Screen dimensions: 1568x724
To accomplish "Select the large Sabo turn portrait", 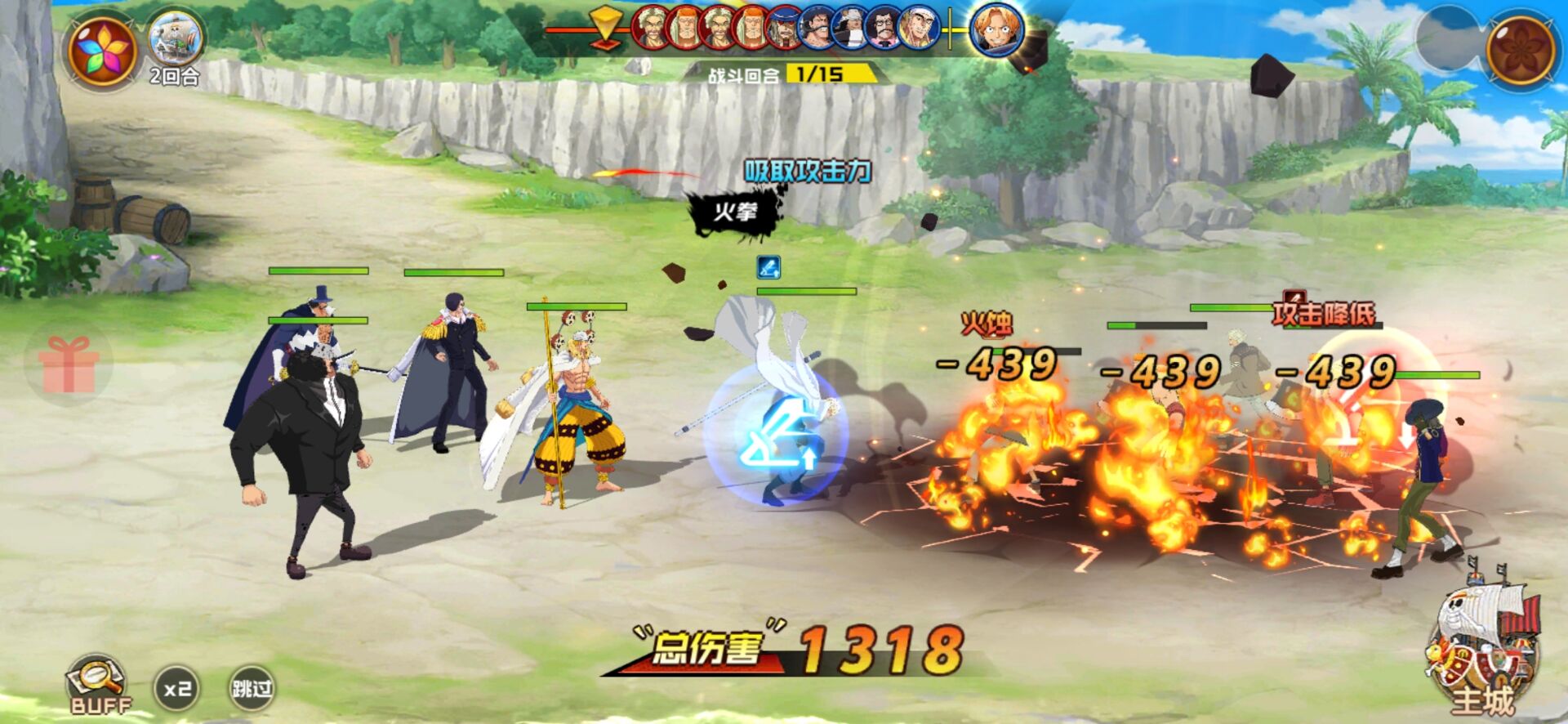I will 996,30.
